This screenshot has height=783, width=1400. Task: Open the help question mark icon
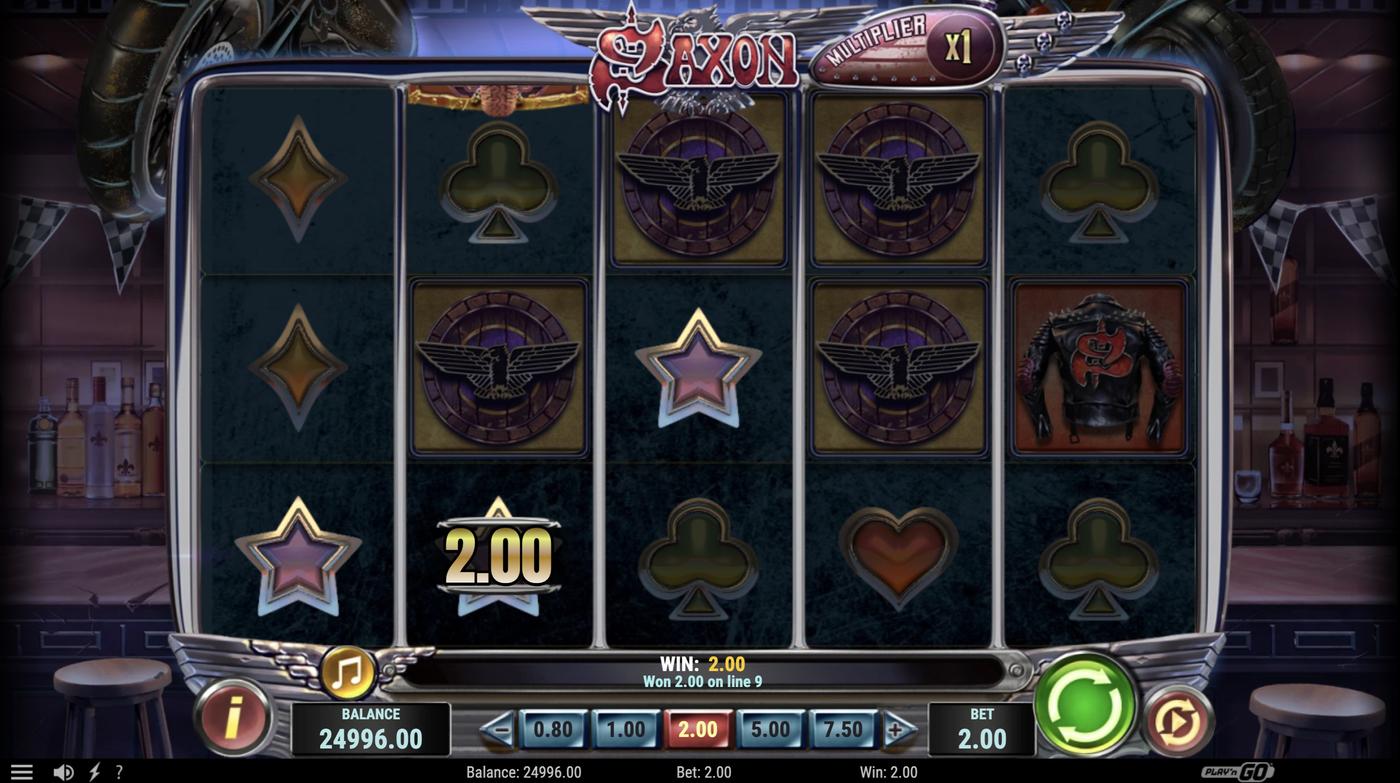118,770
